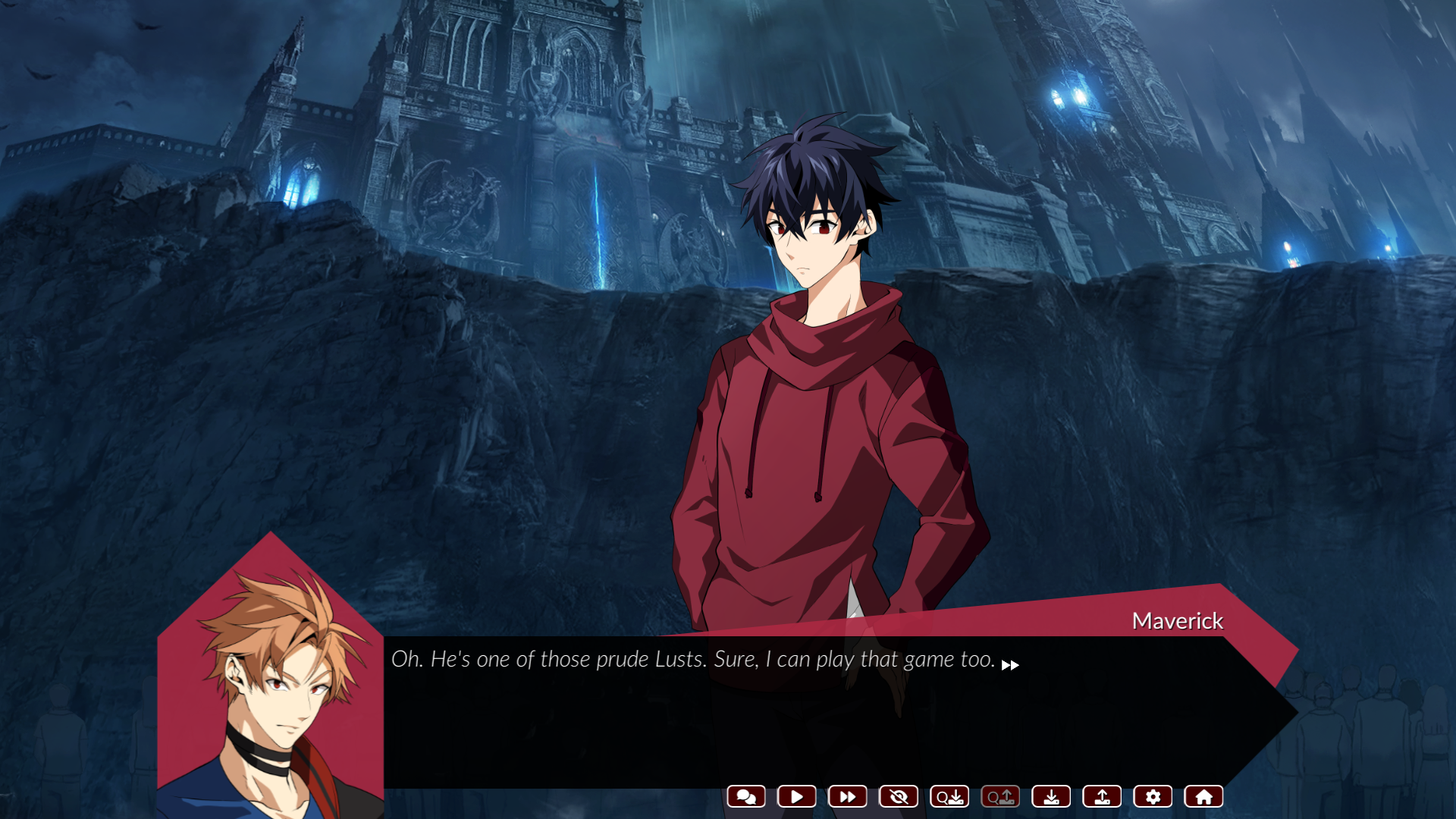Quick save using the Q download icon
The image size is (1456, 819).
click(x=949, y=796)
